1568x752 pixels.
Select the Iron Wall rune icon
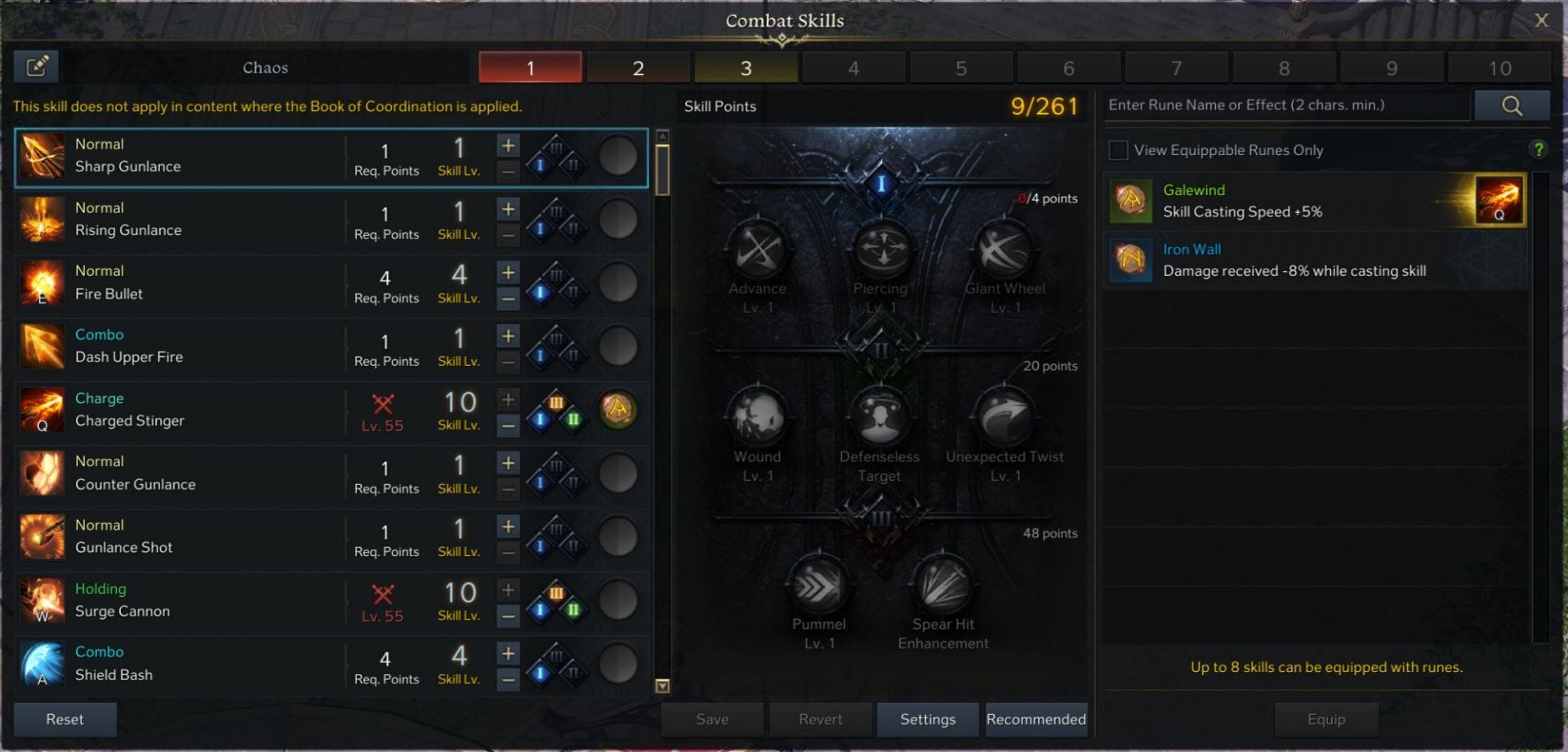1130,260
